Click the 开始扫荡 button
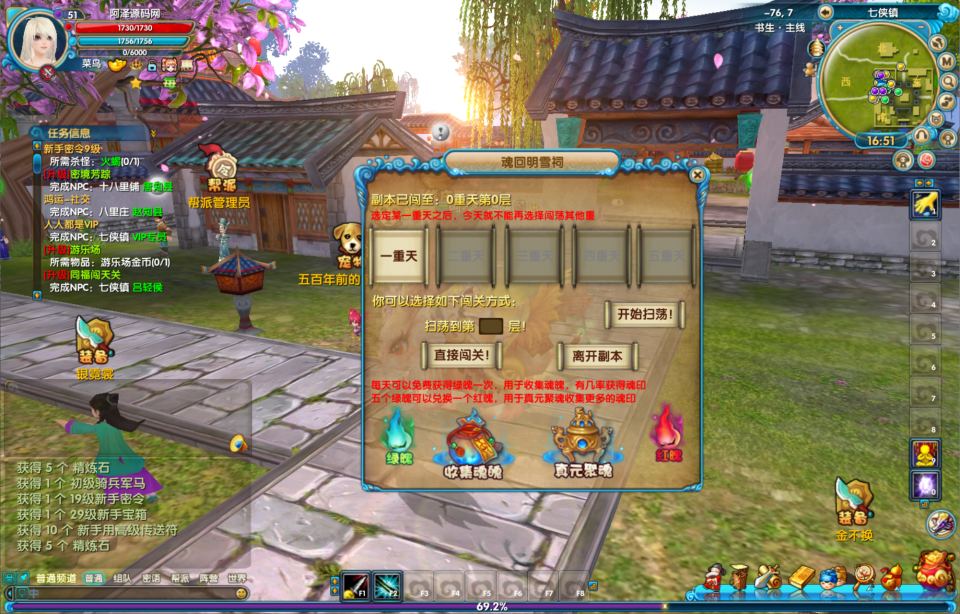 click(x=643, y=314)
